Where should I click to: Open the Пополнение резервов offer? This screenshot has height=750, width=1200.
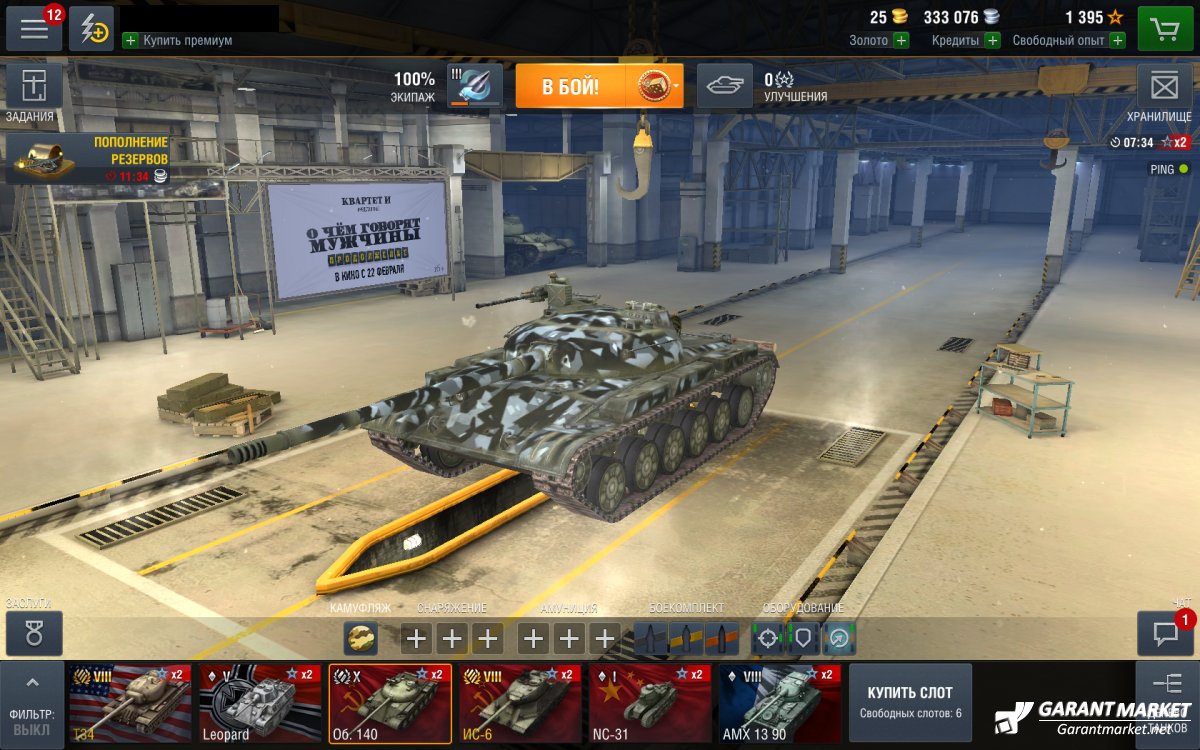pos(88,160)
